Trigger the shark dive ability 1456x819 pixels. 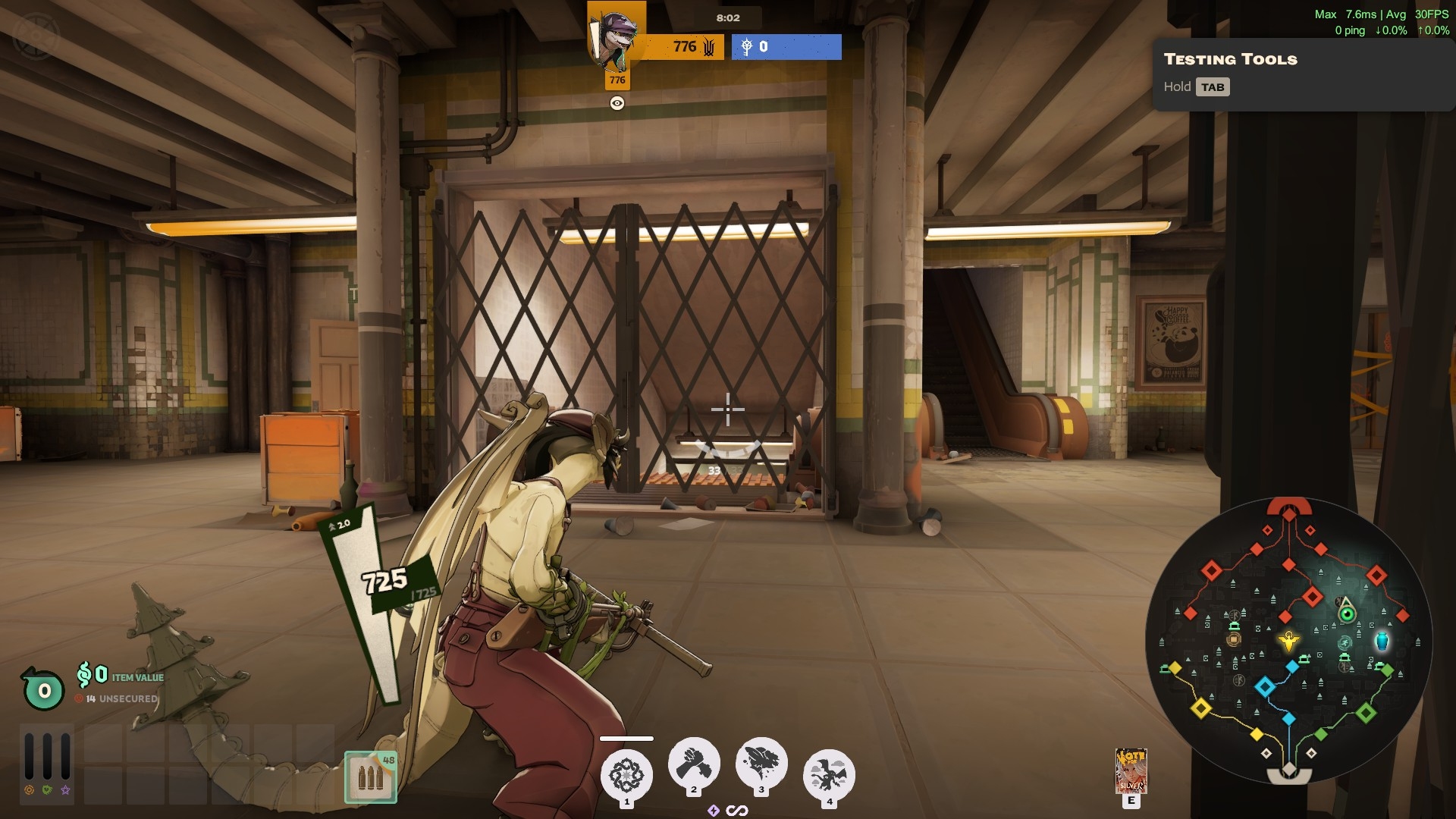(x=761, y=763)
